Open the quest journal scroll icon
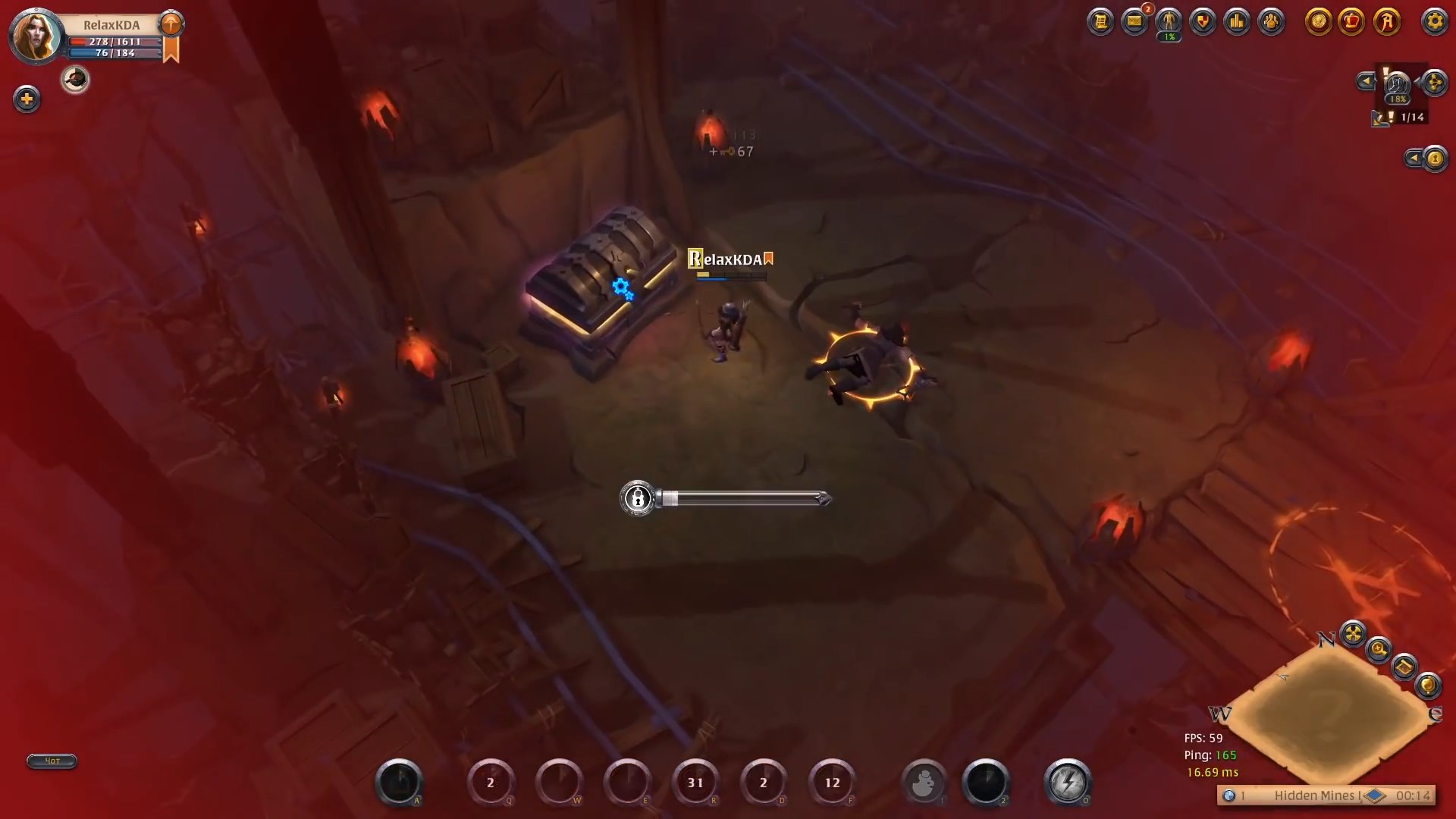Viewport: 1456px width, 819px height. [1101, 21]
